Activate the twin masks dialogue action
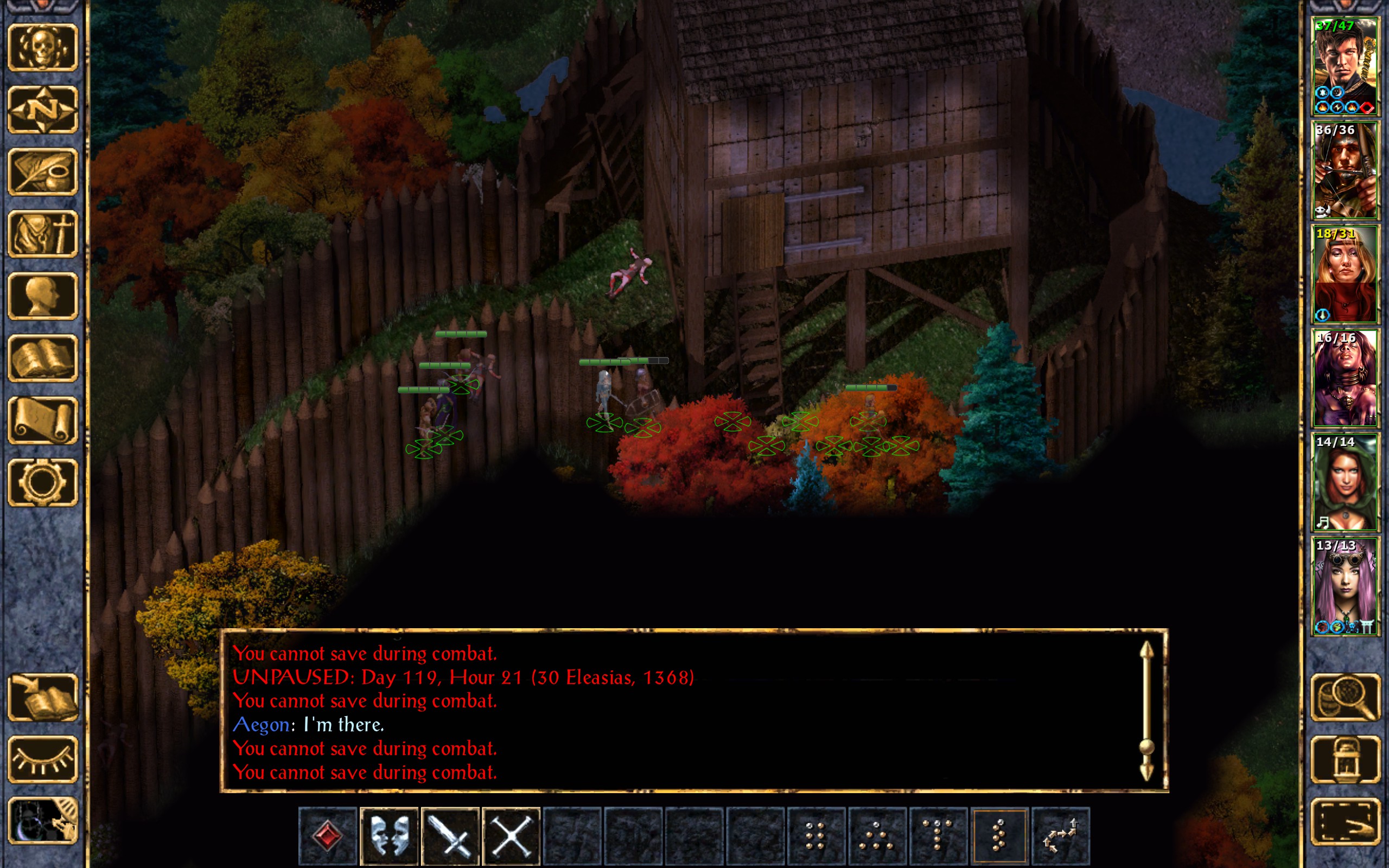The height and width of the screenshot is (868, 1389). click(x=389, y=836)
